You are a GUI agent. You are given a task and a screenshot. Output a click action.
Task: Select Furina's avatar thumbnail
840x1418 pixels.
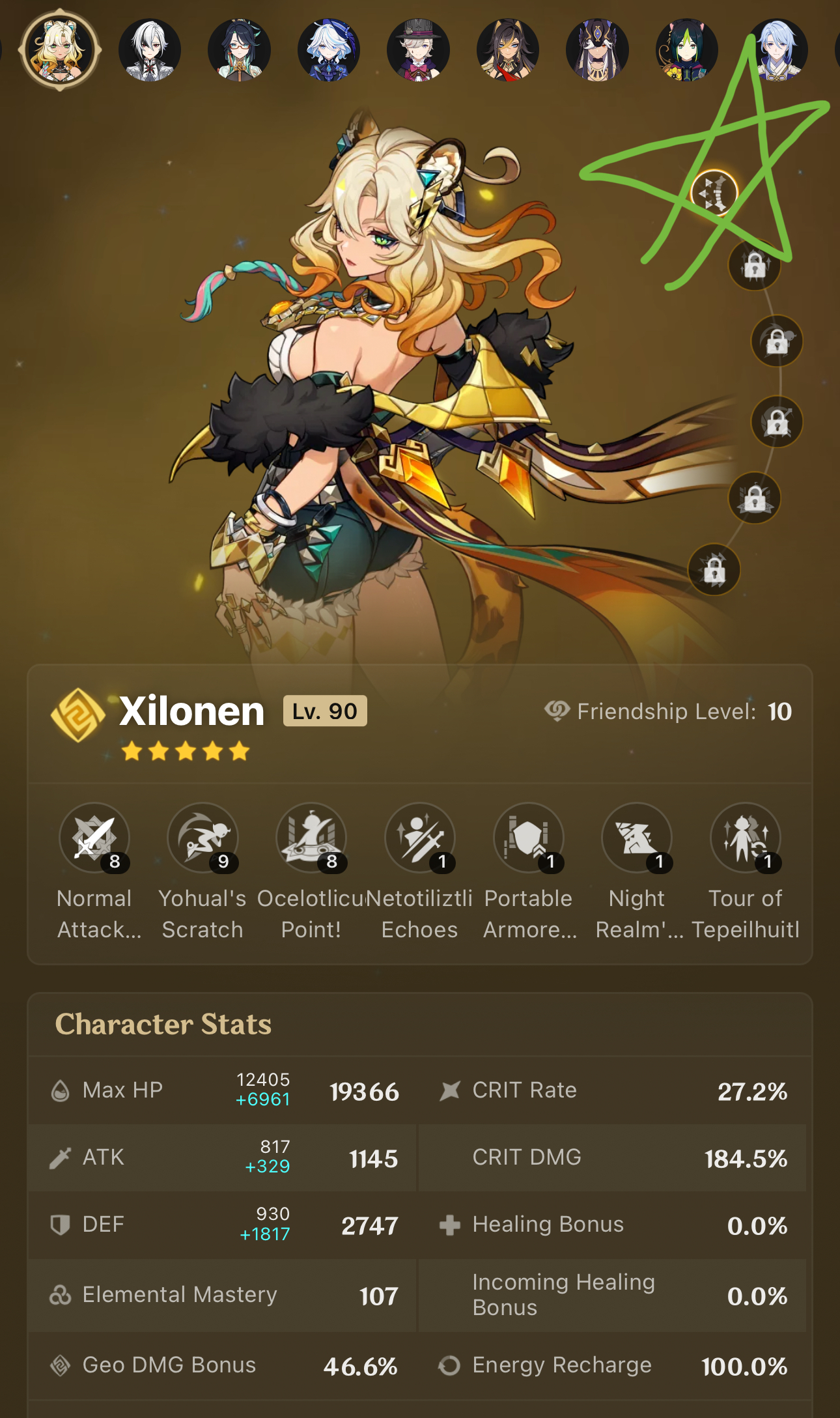(x=329, y=50)
